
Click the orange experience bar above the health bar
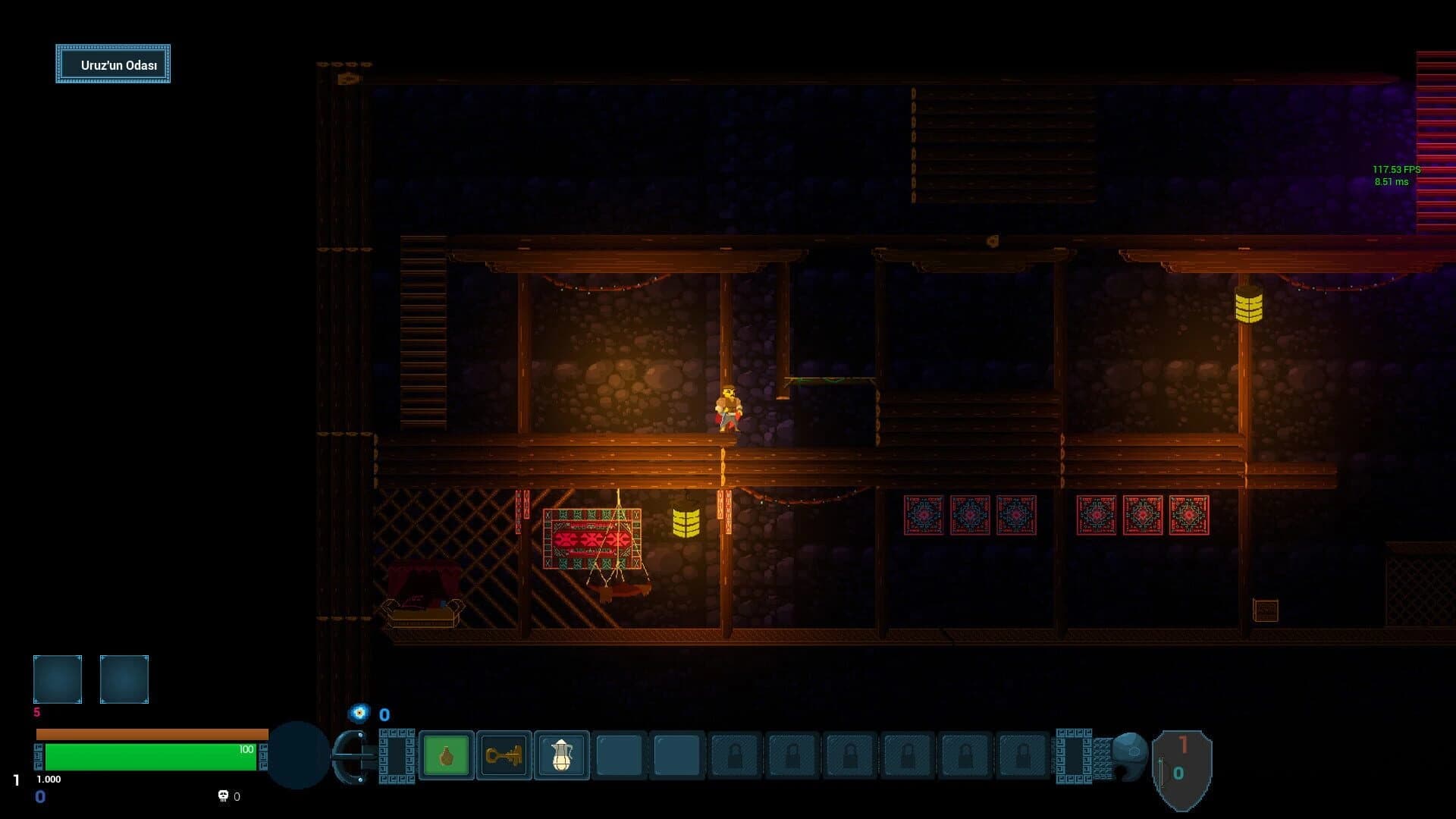coord(152,733)
